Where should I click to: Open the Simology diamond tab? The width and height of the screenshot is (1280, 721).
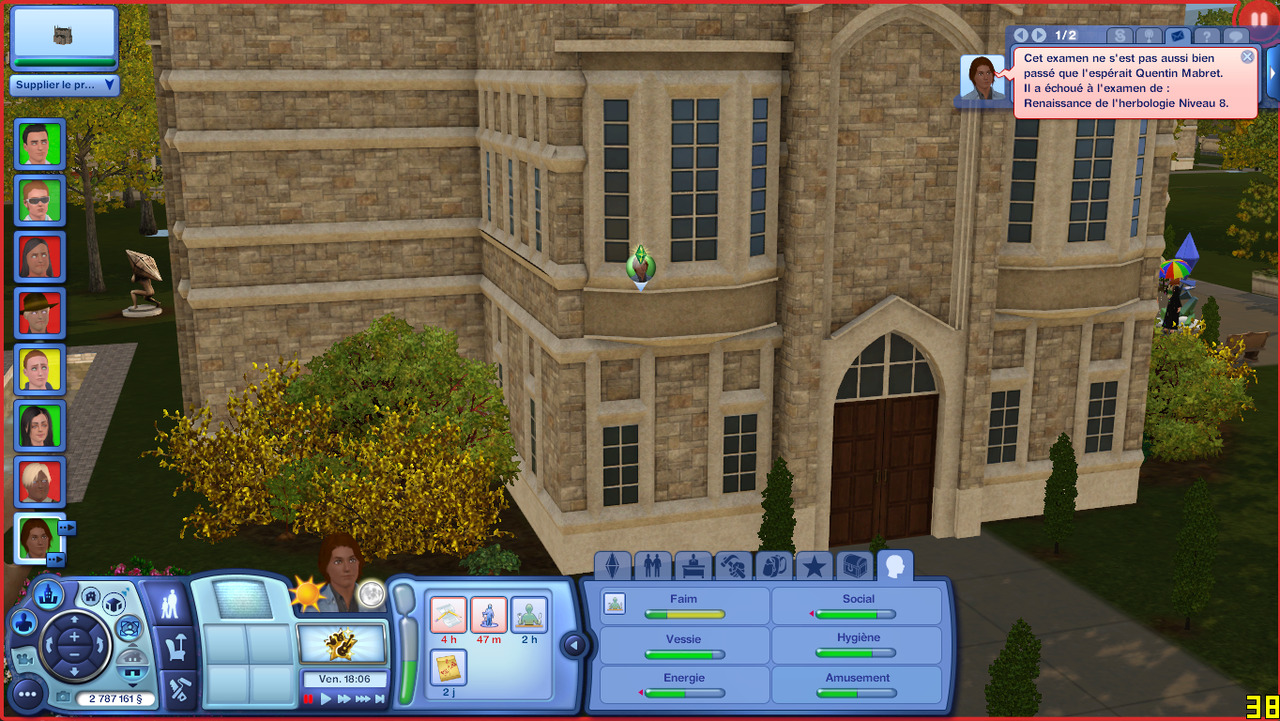612,567
